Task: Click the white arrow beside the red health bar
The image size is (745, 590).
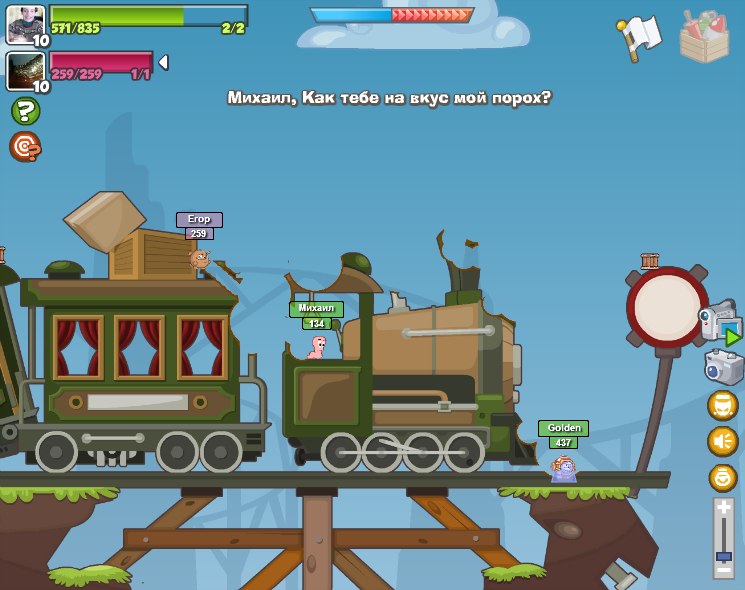Action: point(163,62)
